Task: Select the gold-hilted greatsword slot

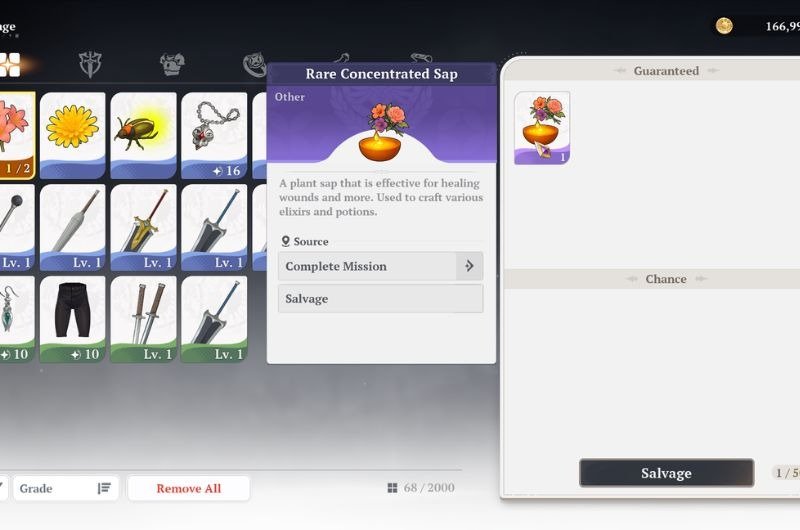Action: pyautogui.click(x=143, y=227)
